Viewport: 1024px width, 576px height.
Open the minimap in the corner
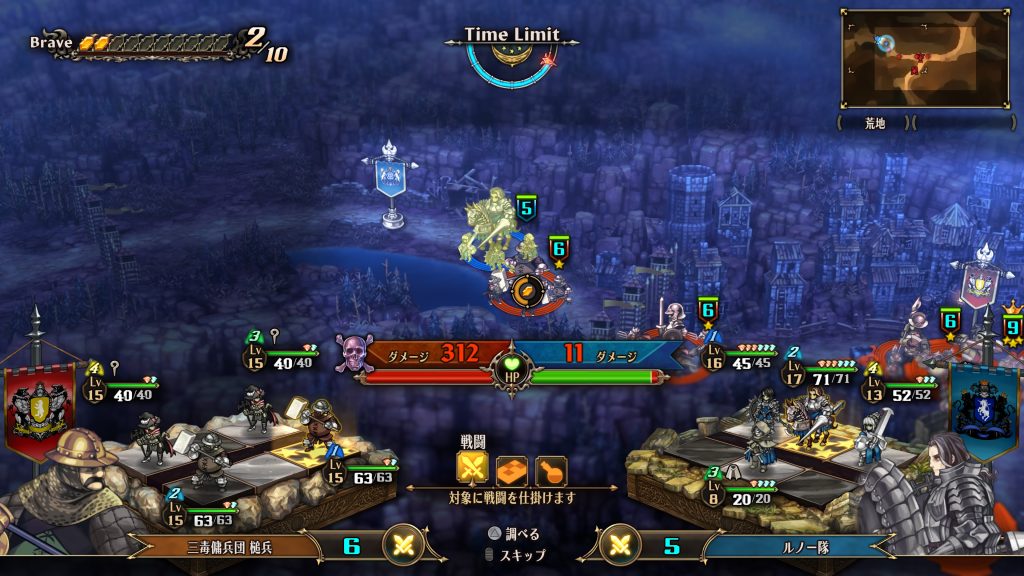point(923,58)
